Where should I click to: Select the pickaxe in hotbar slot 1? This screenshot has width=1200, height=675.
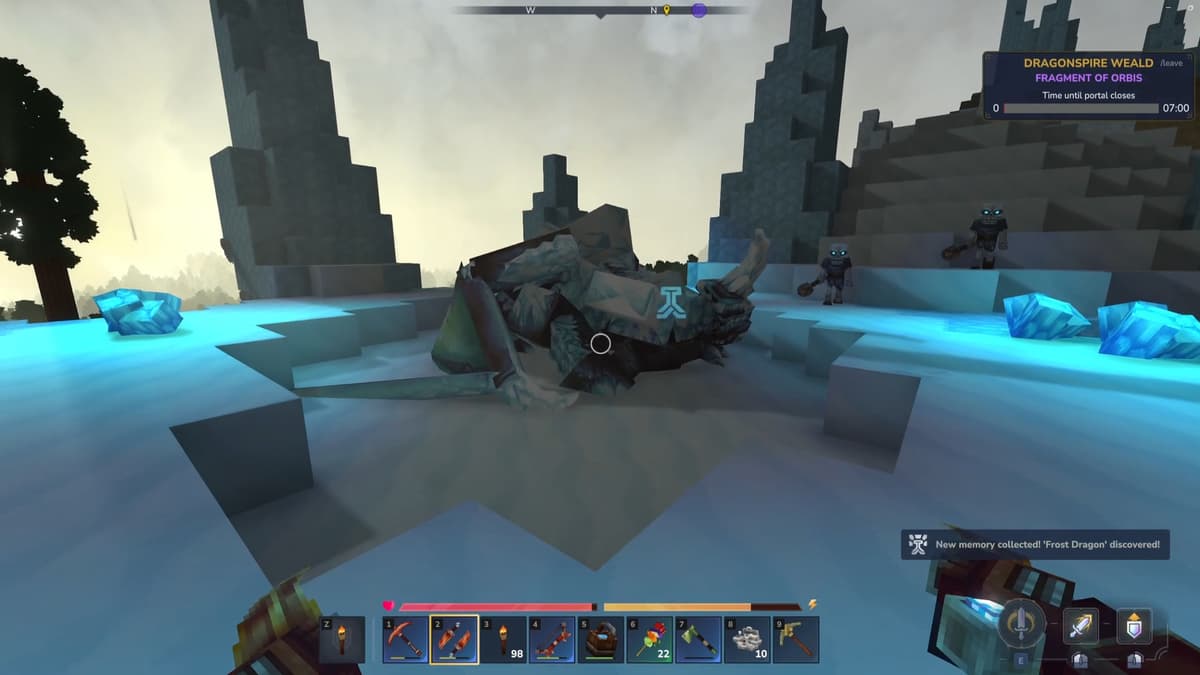406,639
